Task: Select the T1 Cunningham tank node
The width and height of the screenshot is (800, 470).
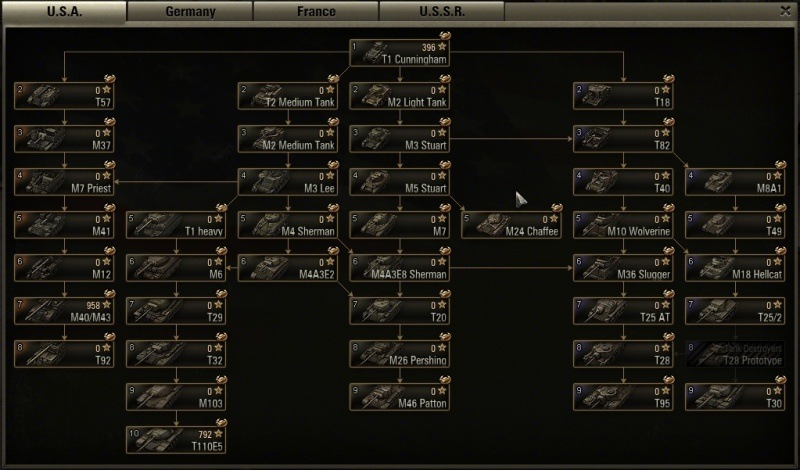Action: pyautogui.click(x=399, y=52)
